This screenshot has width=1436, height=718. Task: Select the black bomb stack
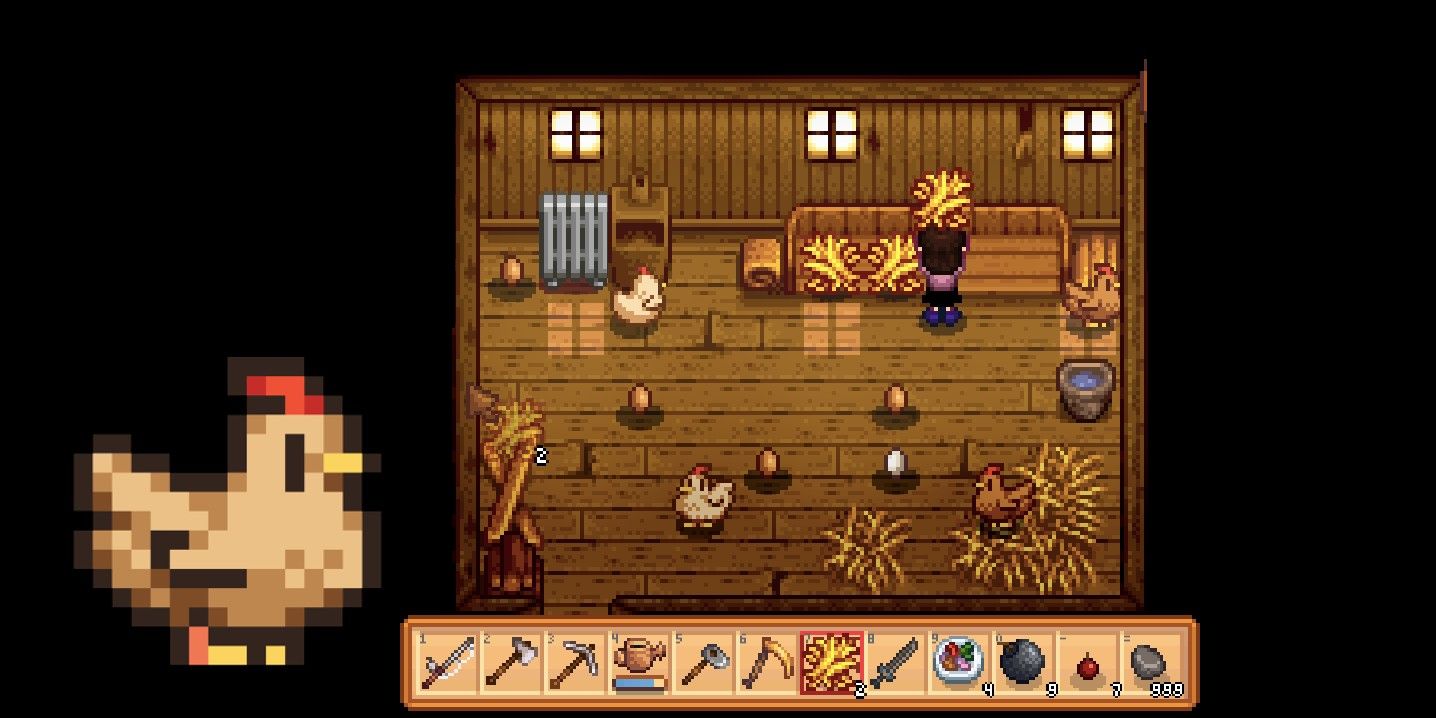[x=1022, y=662]
